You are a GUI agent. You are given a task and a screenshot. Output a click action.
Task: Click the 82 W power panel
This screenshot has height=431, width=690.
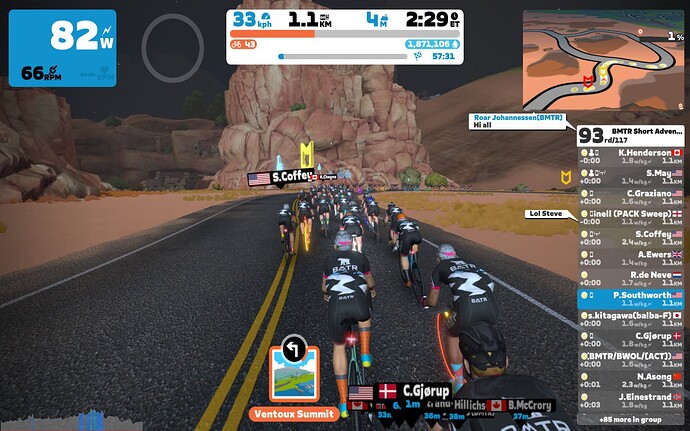click(64, 47)
